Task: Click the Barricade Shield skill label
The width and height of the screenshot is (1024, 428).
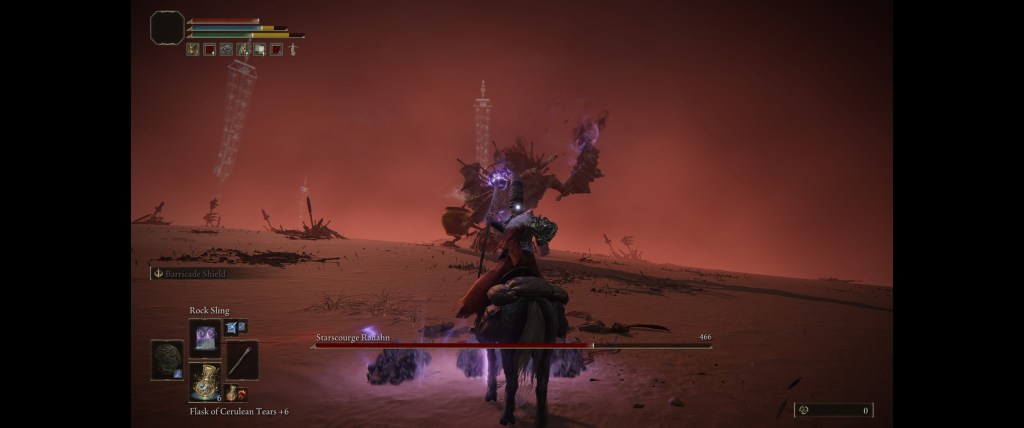Action: 190,273
